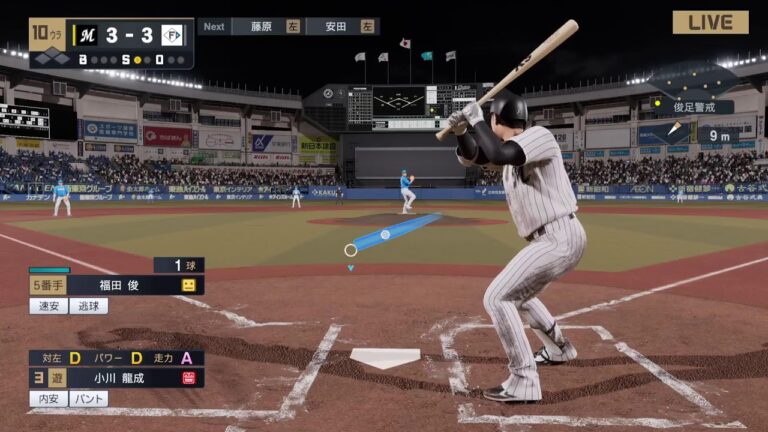Choose the バント batter trait tag
The width and height of the screenshot is (768, 432).
(x=88, y=398)
